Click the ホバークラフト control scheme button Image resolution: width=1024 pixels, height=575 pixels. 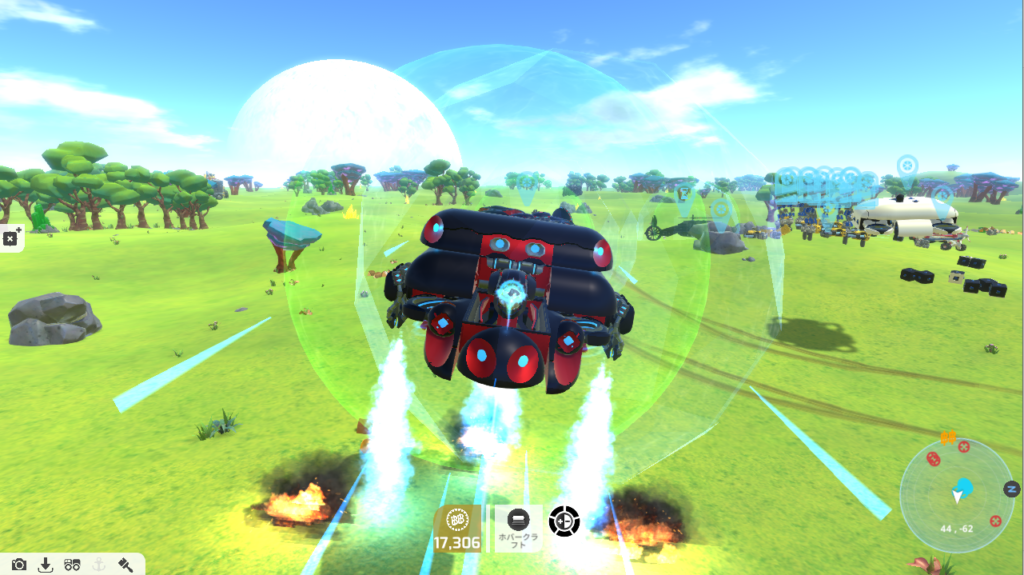pos(518,528)
